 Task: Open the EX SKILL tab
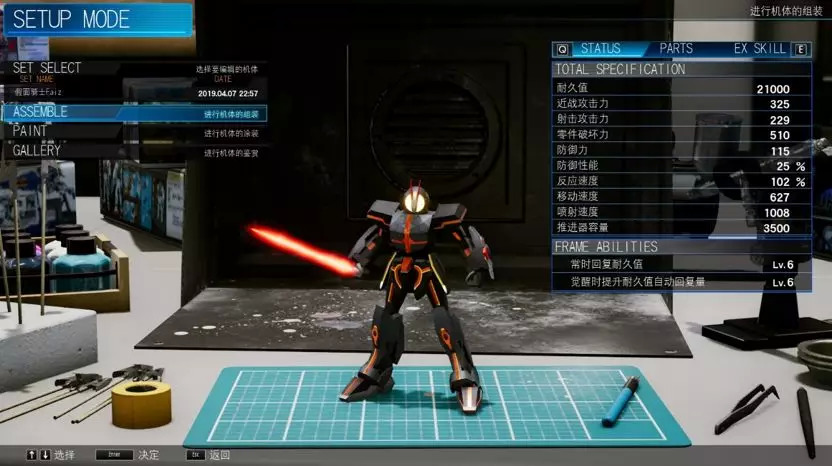[760, 48]
